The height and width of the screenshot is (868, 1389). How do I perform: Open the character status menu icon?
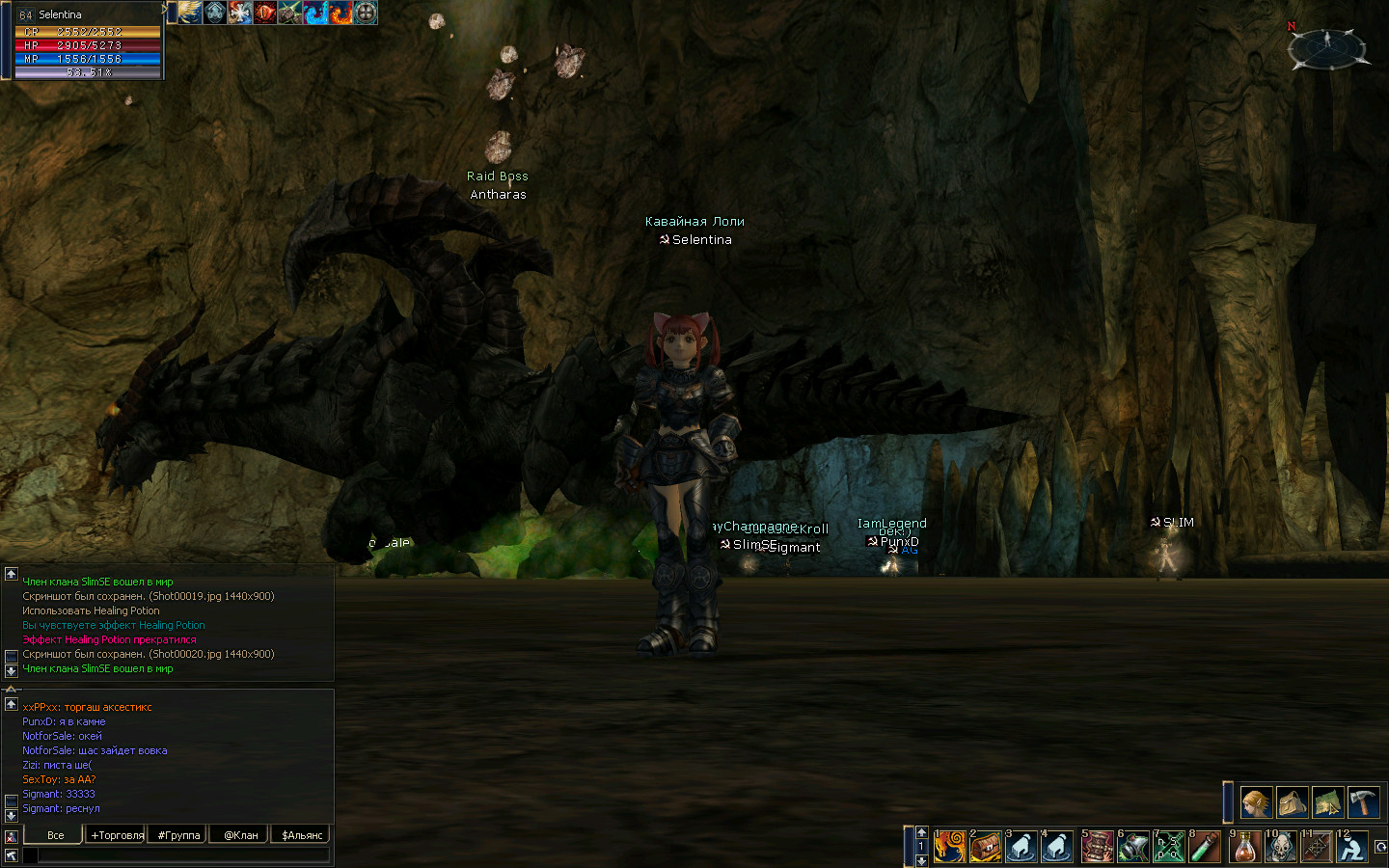point(1255,802)
